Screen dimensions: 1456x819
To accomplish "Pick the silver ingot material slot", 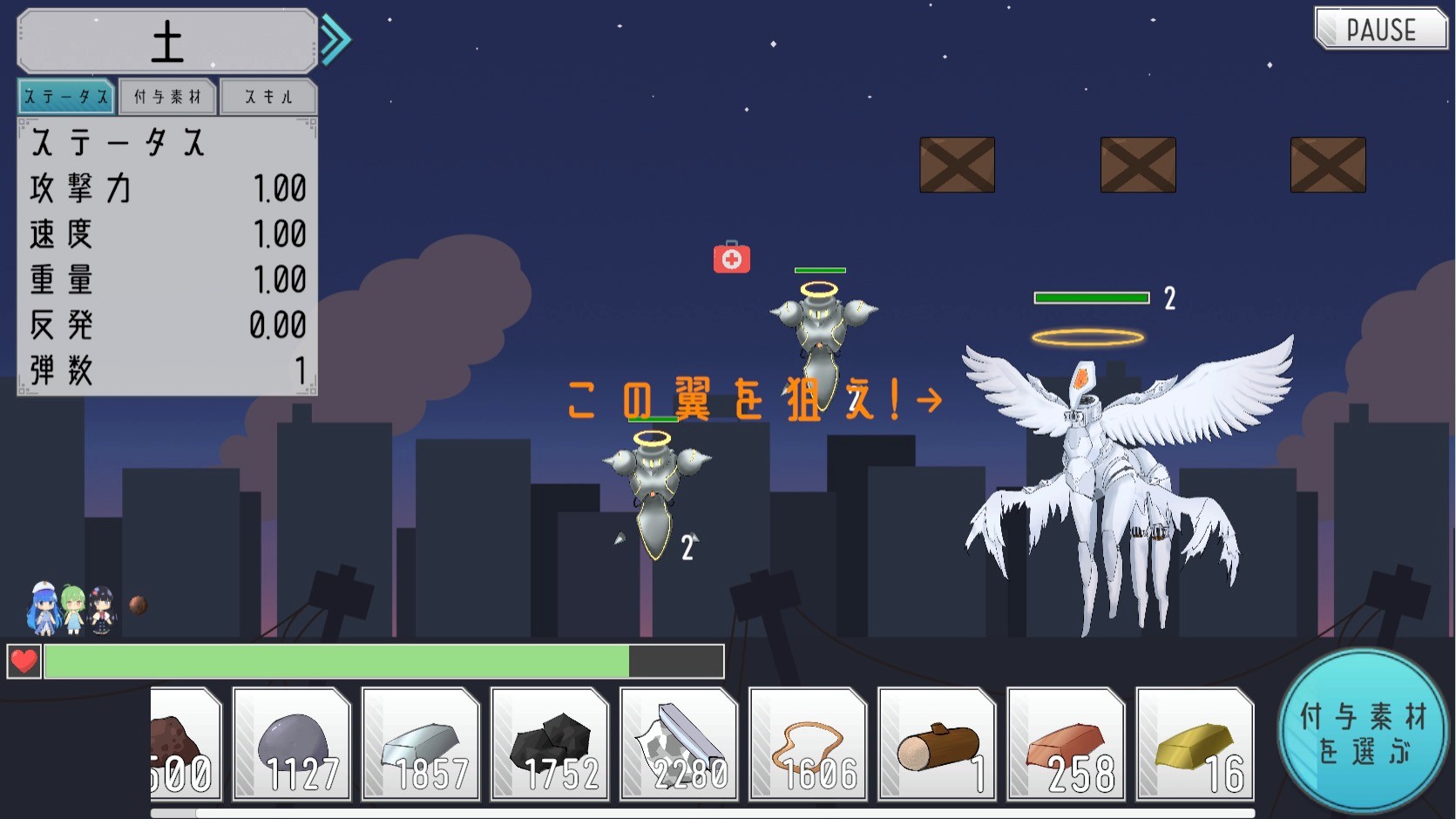I will pos(421,743).
